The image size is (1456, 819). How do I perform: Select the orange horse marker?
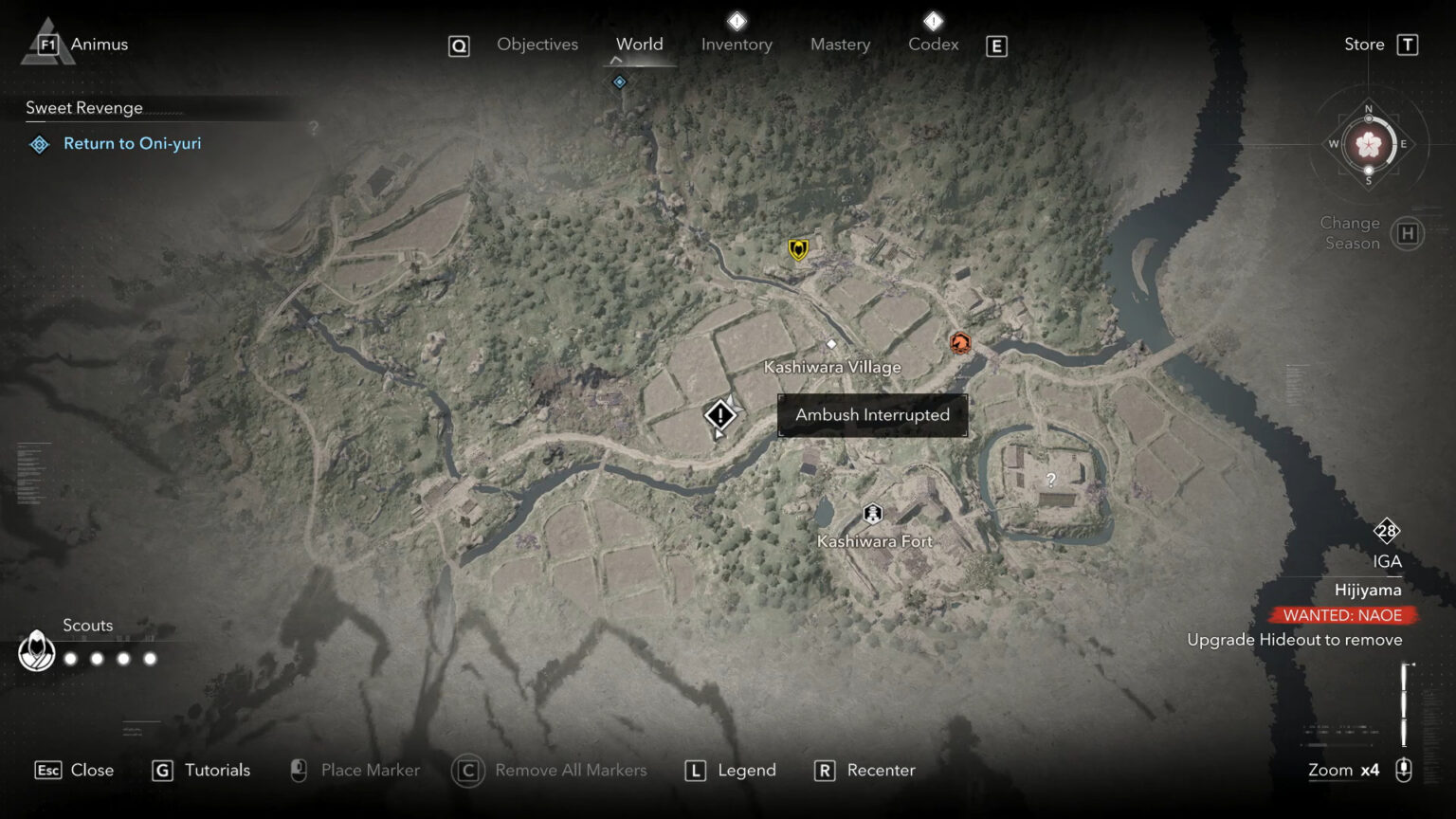click(959, 342)
